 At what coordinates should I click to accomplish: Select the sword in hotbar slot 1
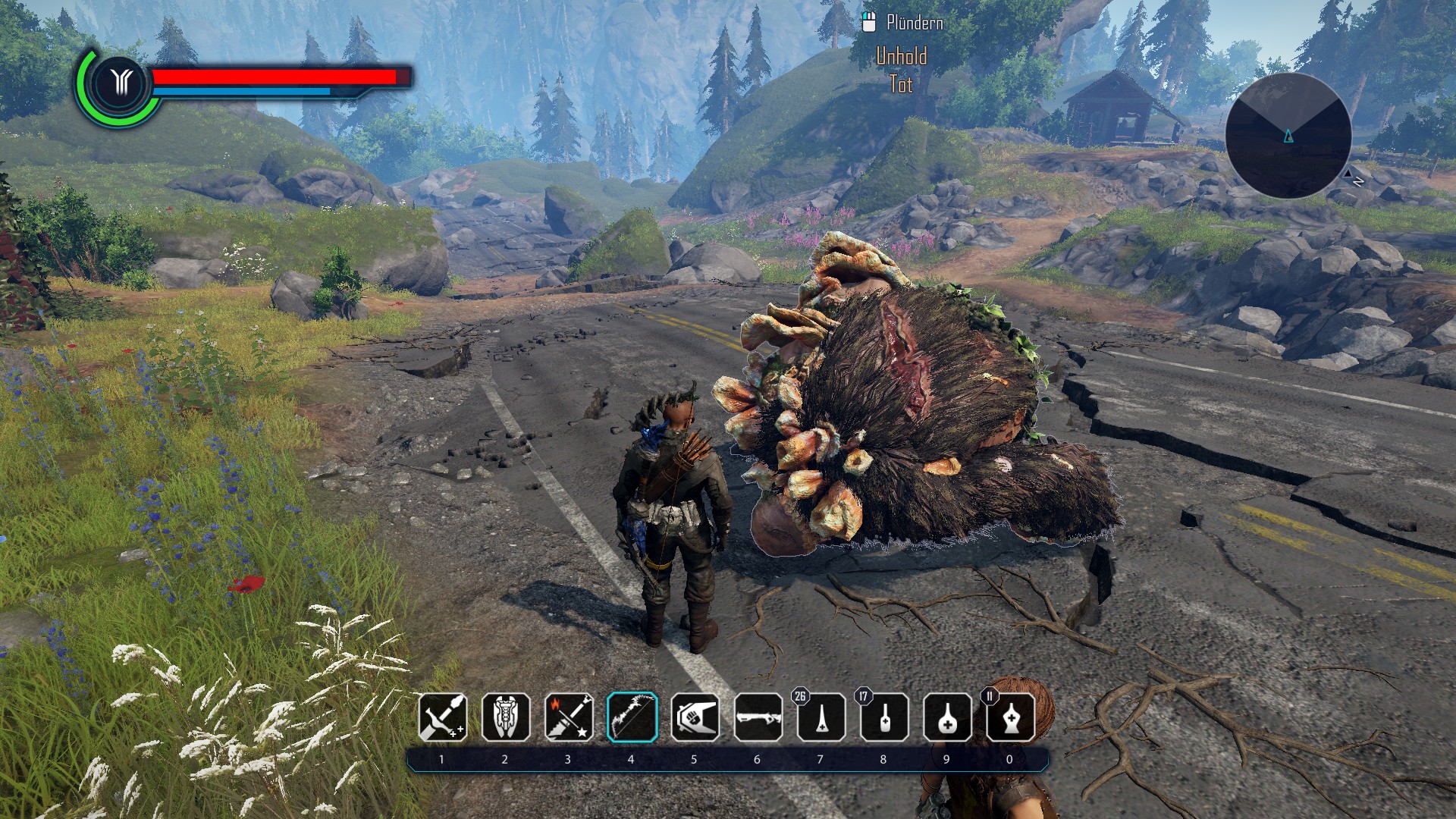click(x=443, y=717)
